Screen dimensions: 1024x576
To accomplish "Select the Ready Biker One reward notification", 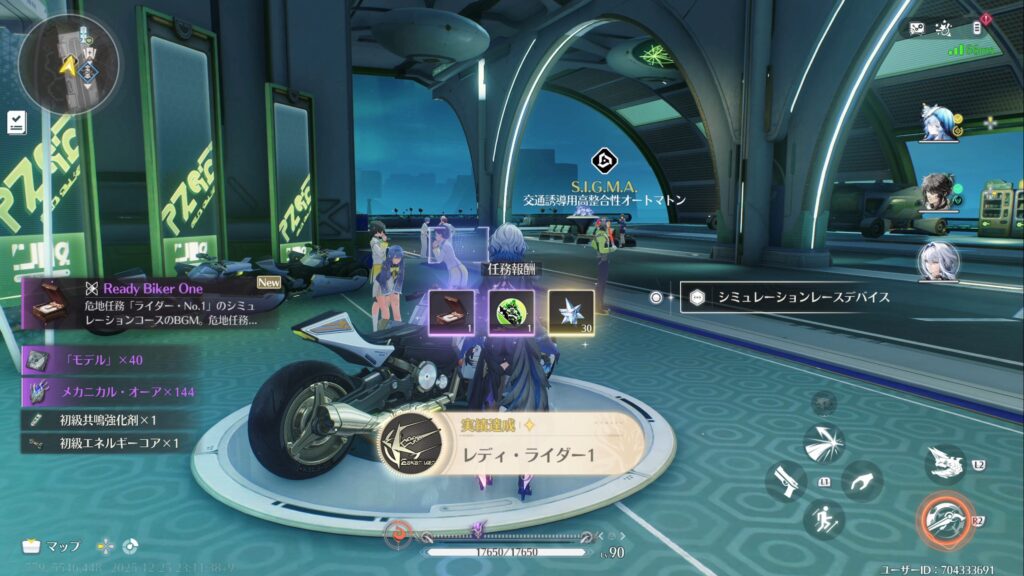I will [x=152, y=303].
